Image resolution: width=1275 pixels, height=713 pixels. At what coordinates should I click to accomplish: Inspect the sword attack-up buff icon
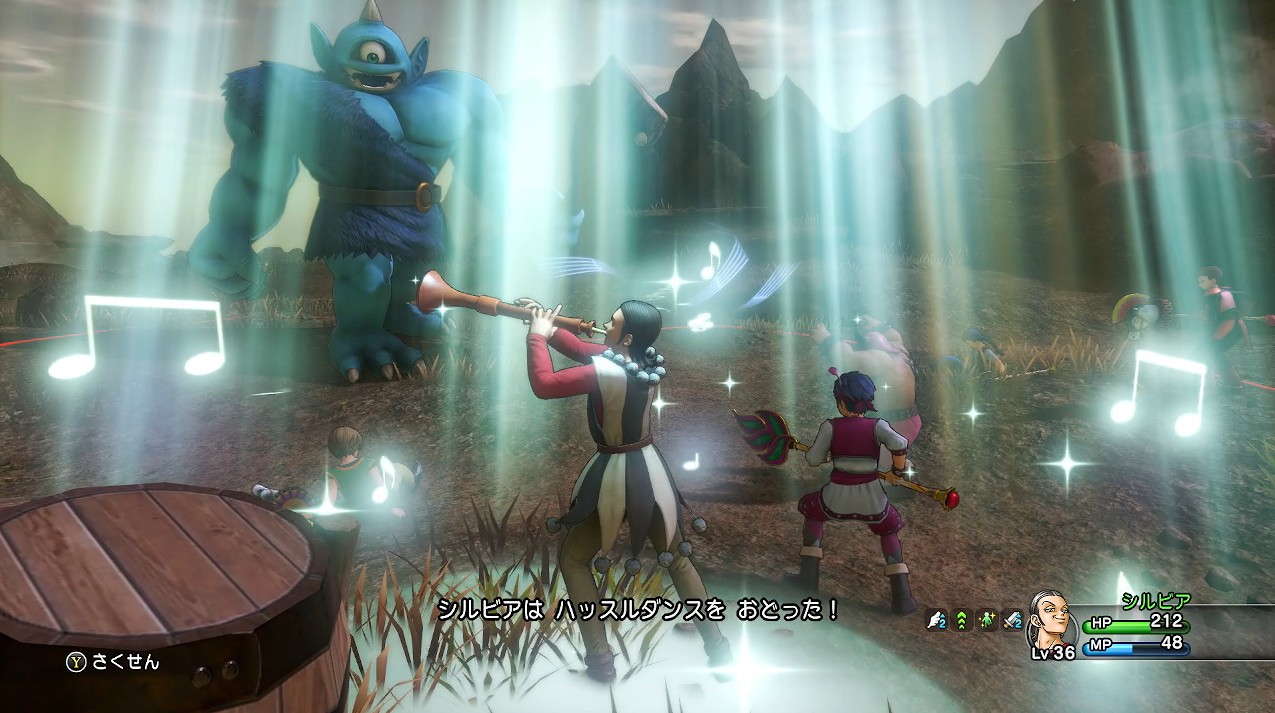point(1013,622)
